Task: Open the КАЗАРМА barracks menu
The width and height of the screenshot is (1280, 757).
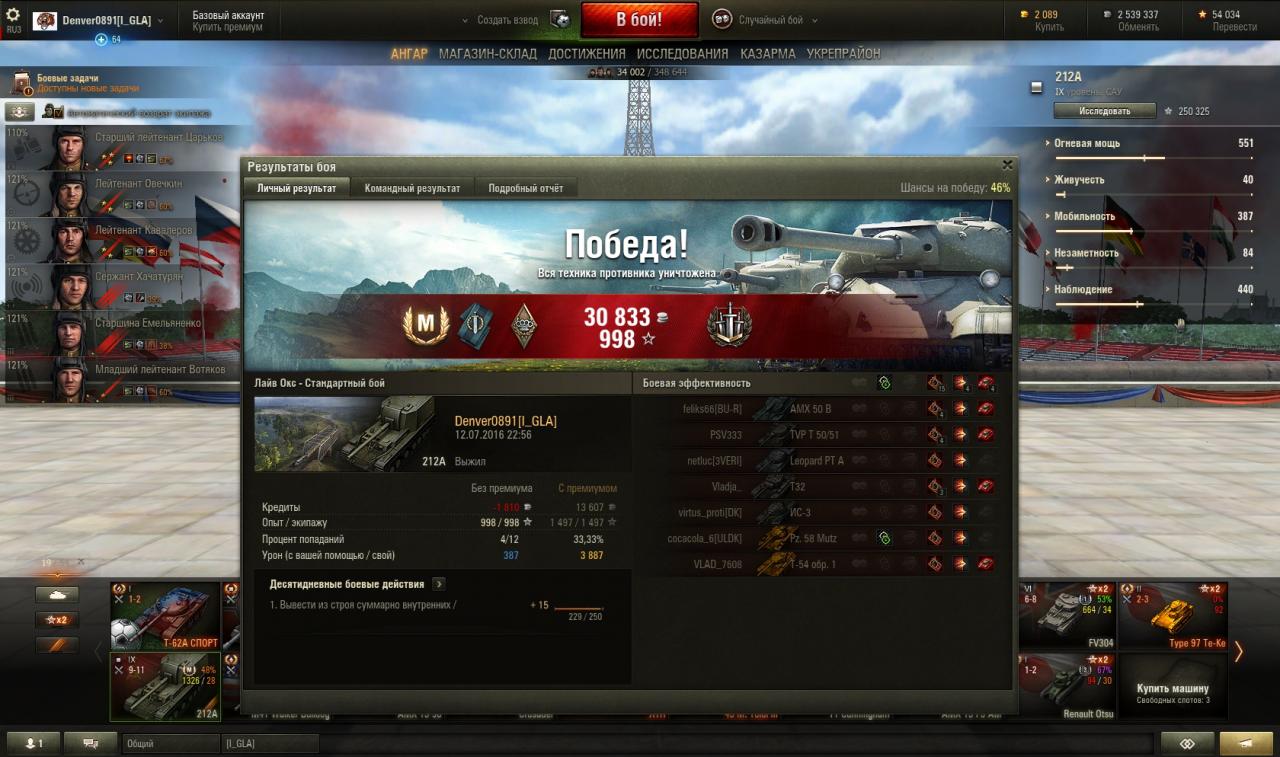Action: tap(768, 54)
